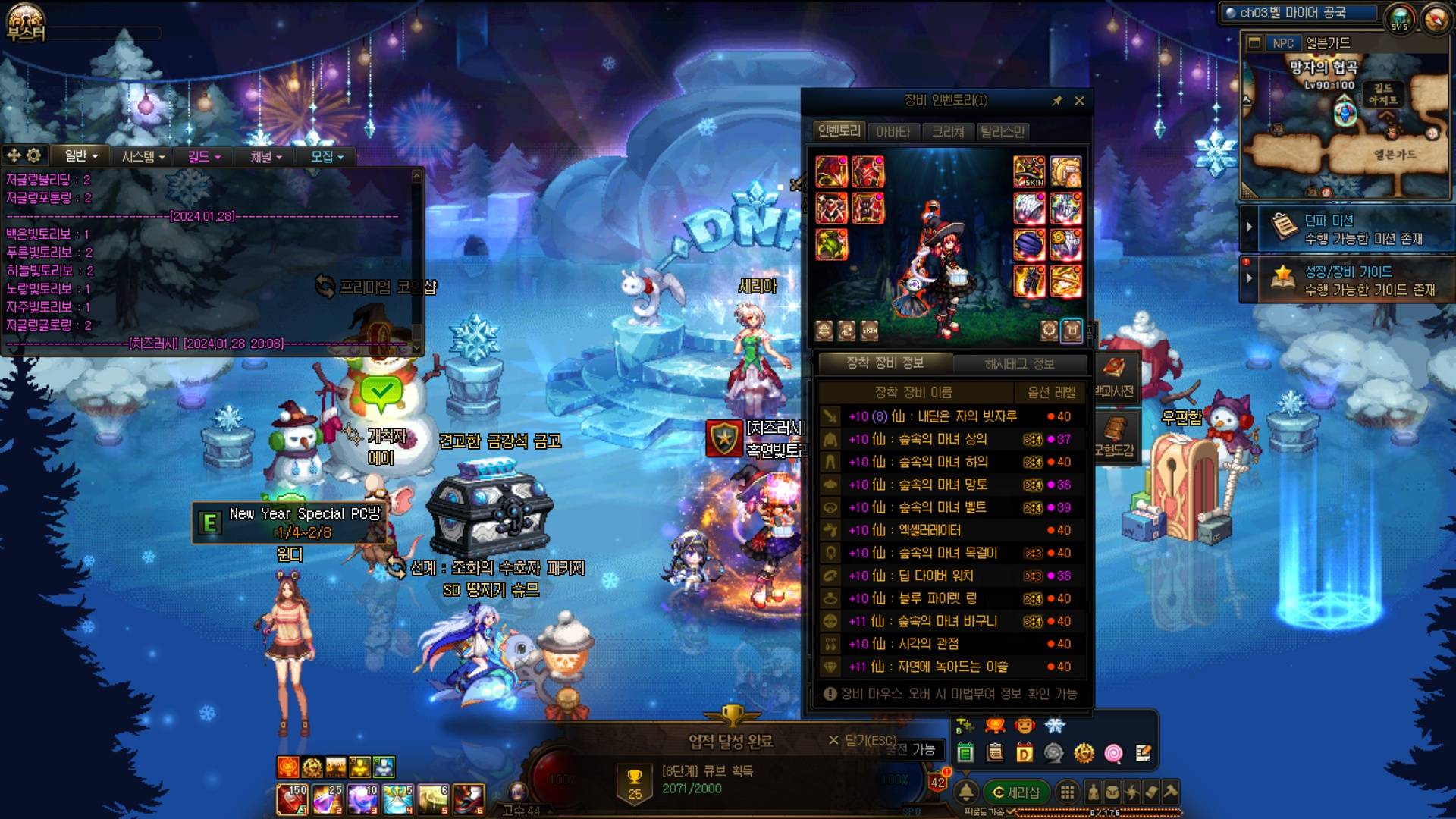Open the 길드 chat dropdown
Viewport: 1456px width, 819px height.
click(x=204, y=156)
